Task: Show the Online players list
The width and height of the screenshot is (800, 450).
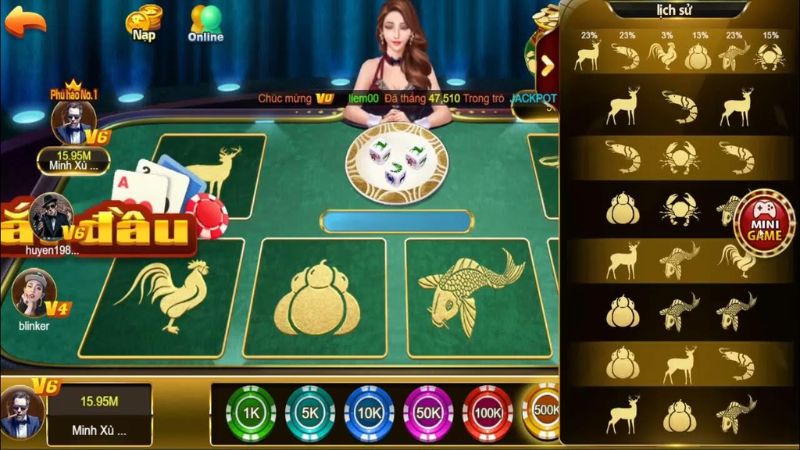Action: tap(206, 21)
